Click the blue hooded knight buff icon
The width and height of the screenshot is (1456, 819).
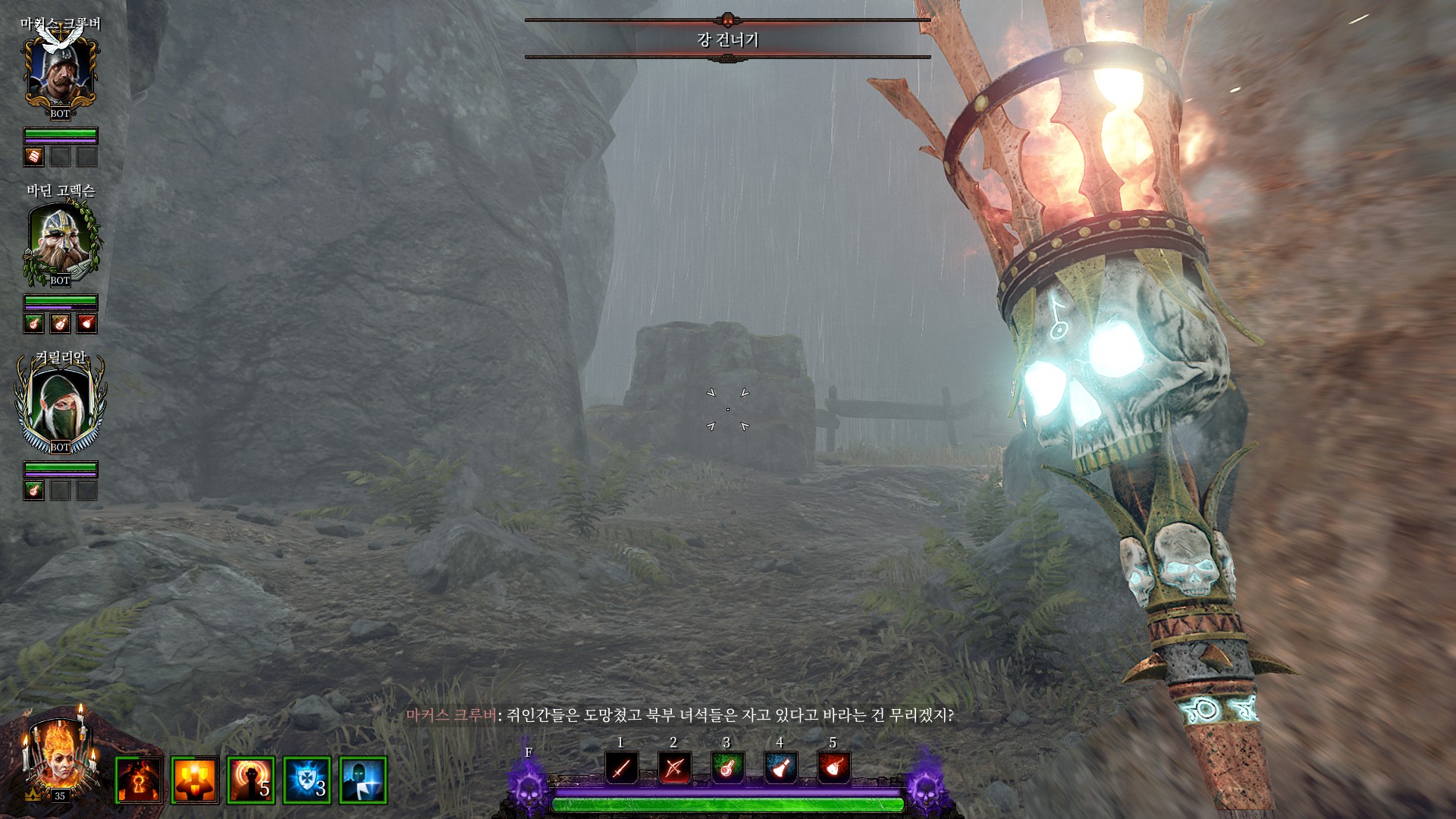pos(363,780)
